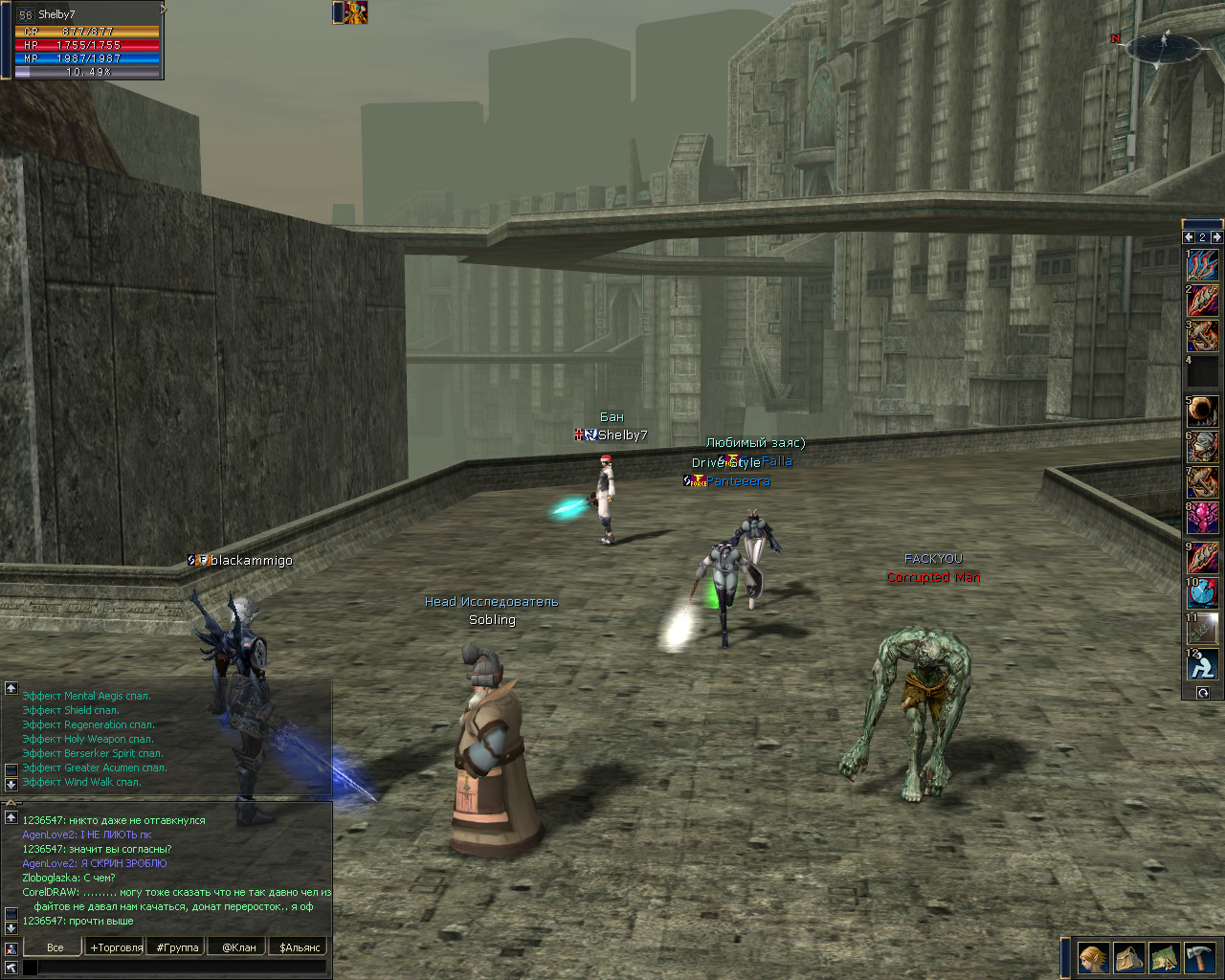Rotate the shortcut bar with the bottom button
1225x980 pixels.
pyautogui.click(x=1203, y=693)
